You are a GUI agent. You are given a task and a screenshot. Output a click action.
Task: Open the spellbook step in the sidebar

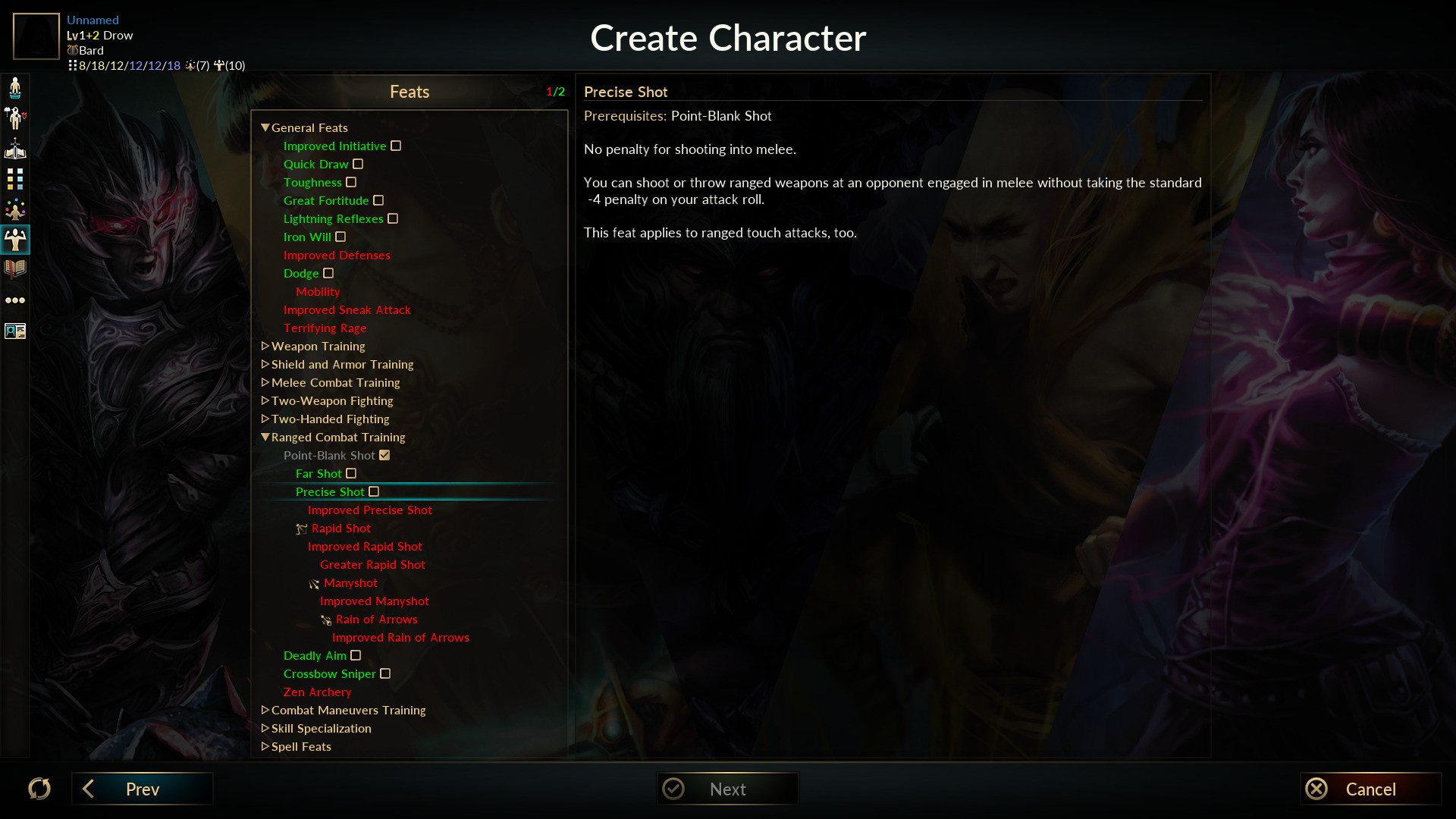click(x=15, y=268)
